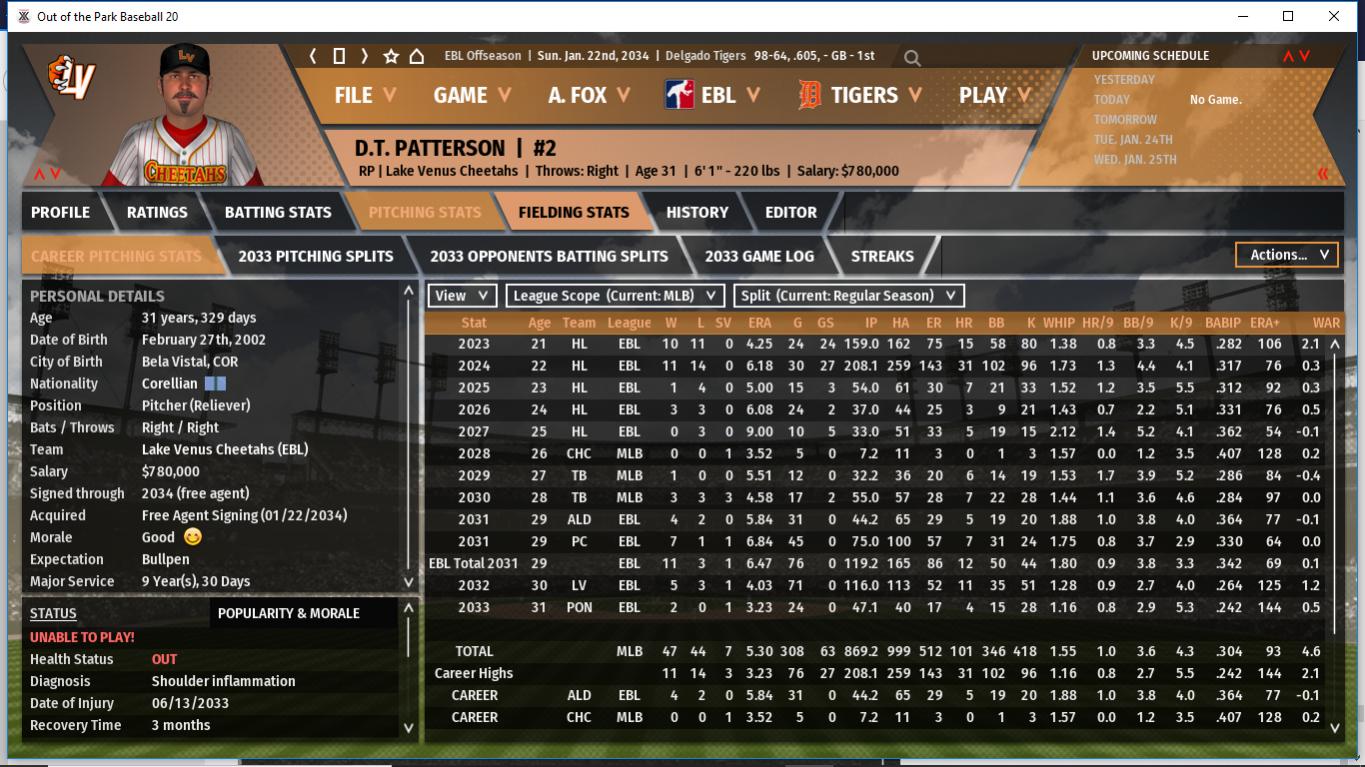Close the game window

[1334, 16]
